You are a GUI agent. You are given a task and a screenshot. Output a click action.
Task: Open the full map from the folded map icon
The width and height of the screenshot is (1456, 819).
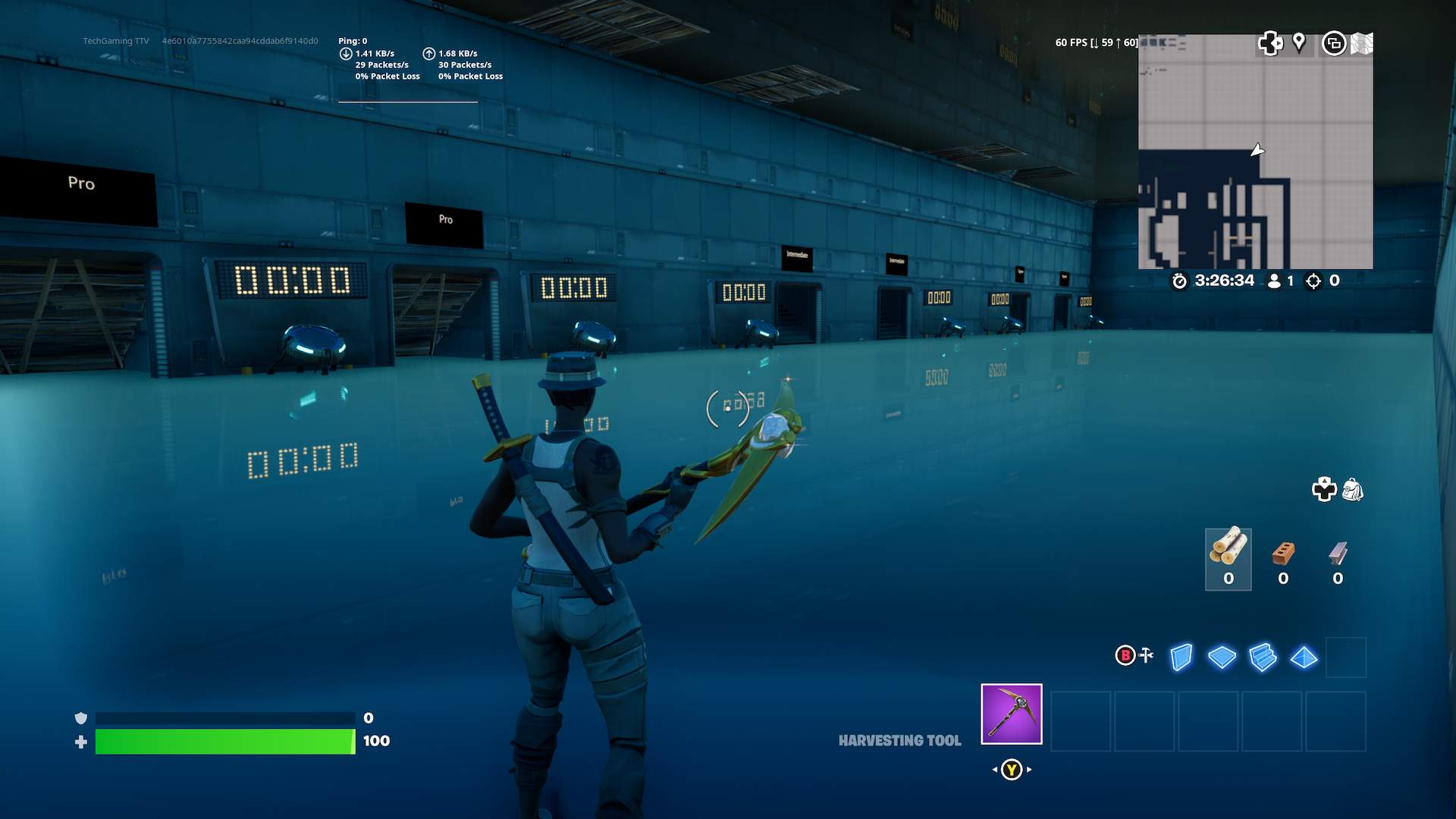point(1362,43)
